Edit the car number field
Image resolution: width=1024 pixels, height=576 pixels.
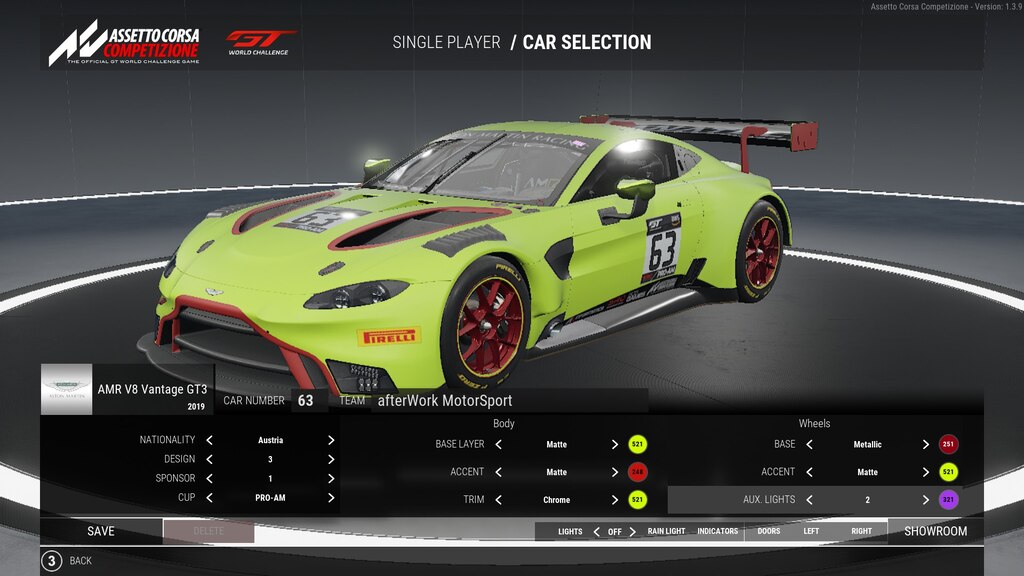click(305, 401)
